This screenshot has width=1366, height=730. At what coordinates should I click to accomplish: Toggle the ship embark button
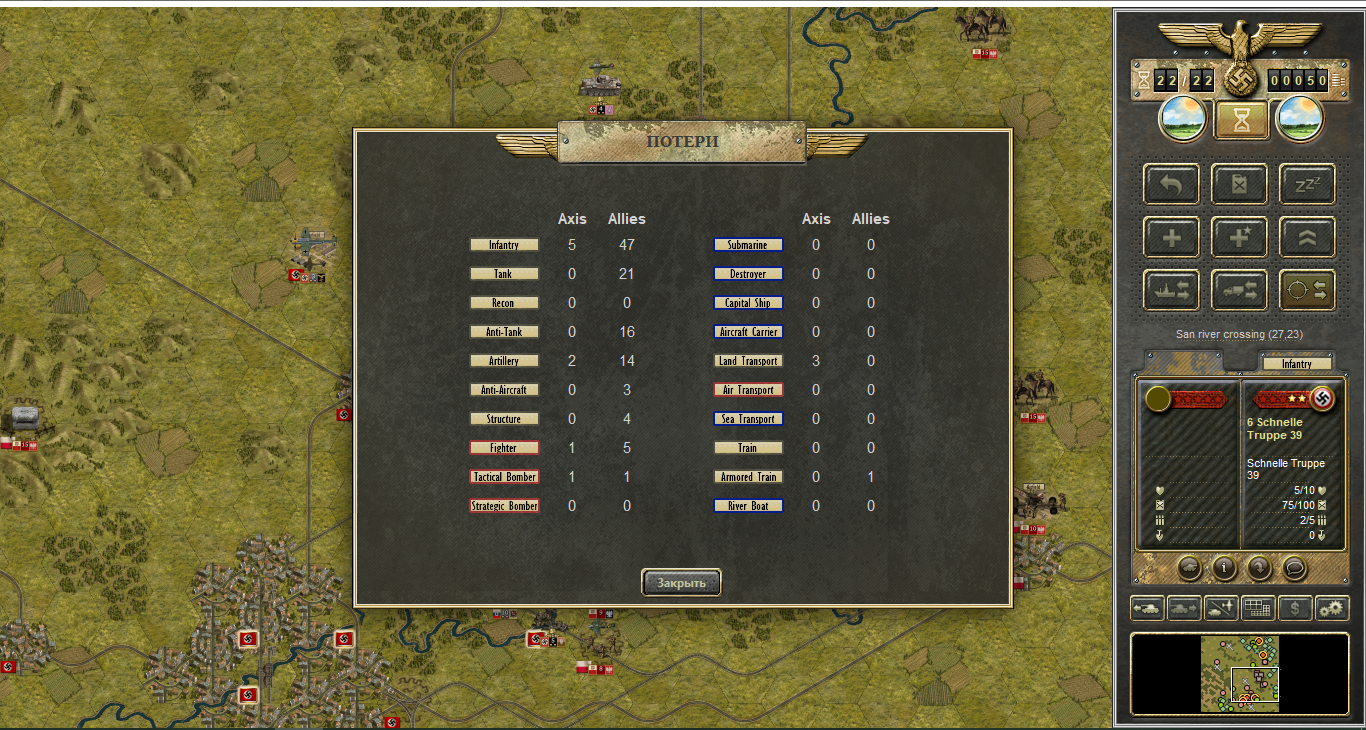coord(1171,290)
